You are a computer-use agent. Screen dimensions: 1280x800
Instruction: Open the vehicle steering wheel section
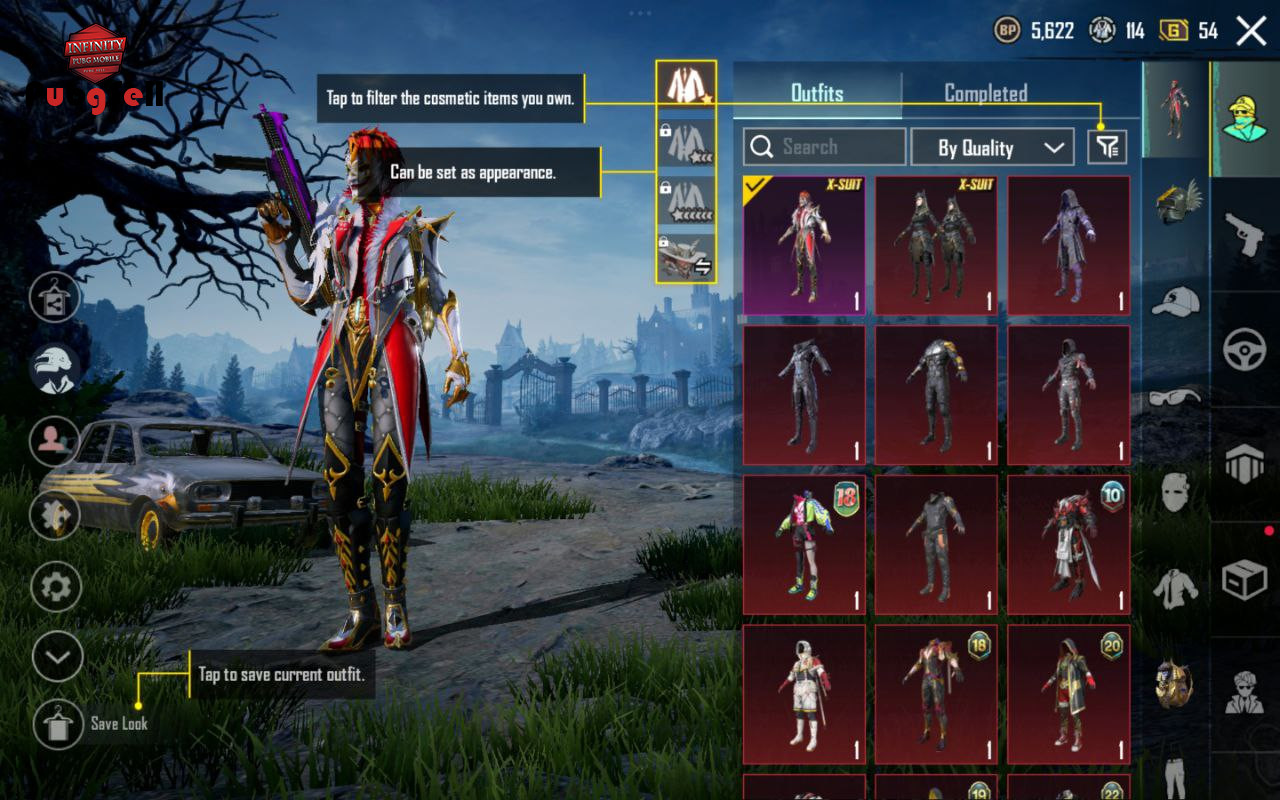tap(1245, 350)
